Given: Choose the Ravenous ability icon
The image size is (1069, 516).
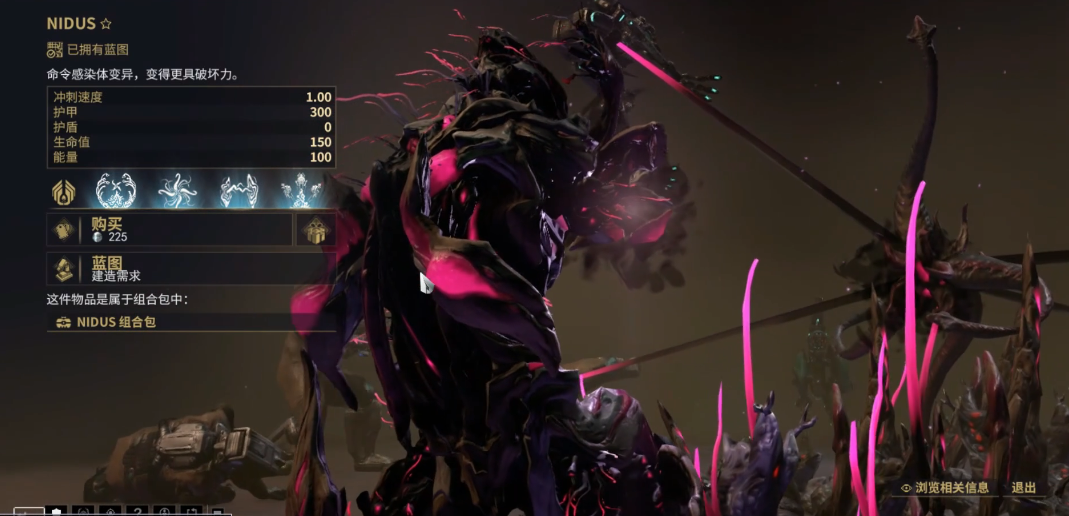Looking at the screenshot, I should [300, 190].
